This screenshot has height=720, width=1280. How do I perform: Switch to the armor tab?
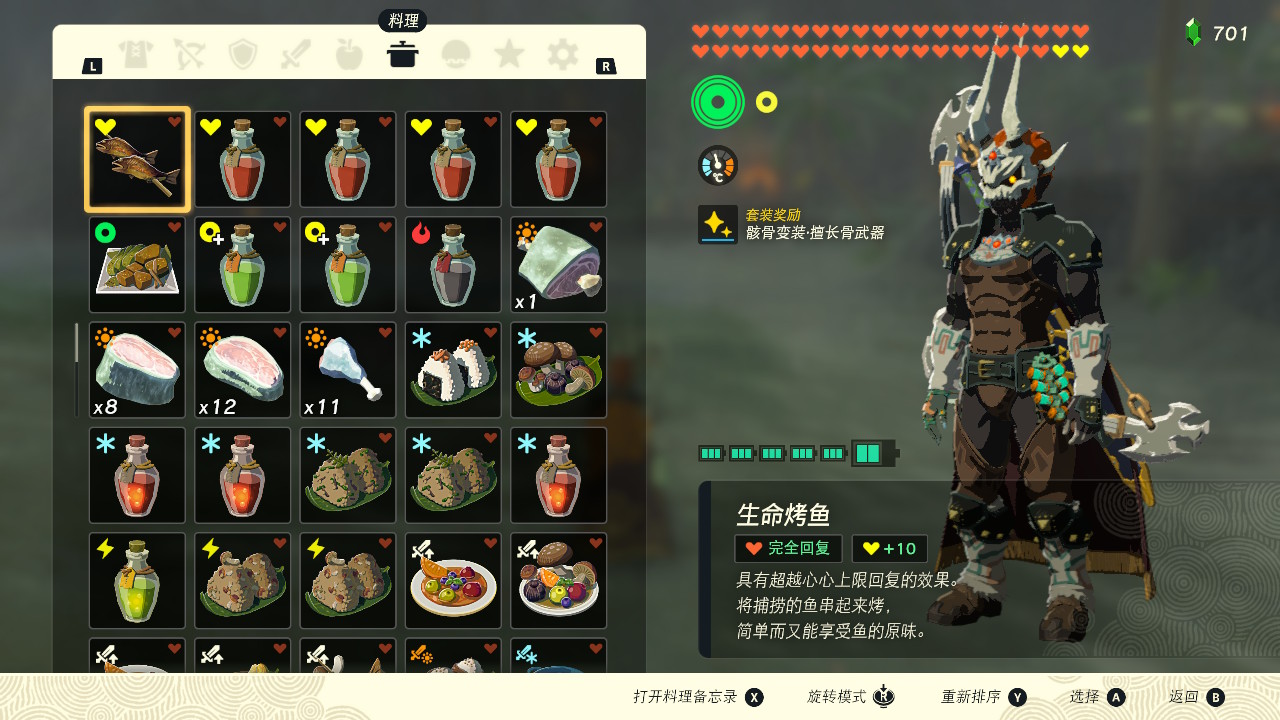[136, 54]
